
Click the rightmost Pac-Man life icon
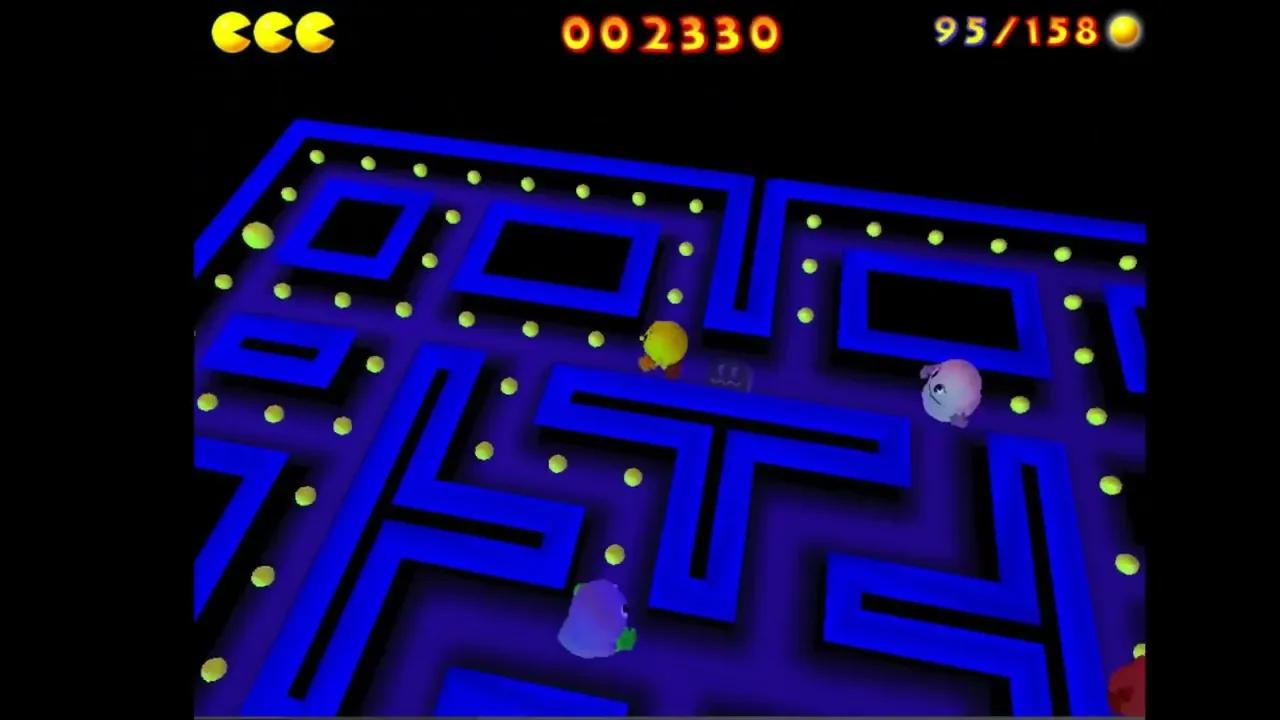coord(315,31)
